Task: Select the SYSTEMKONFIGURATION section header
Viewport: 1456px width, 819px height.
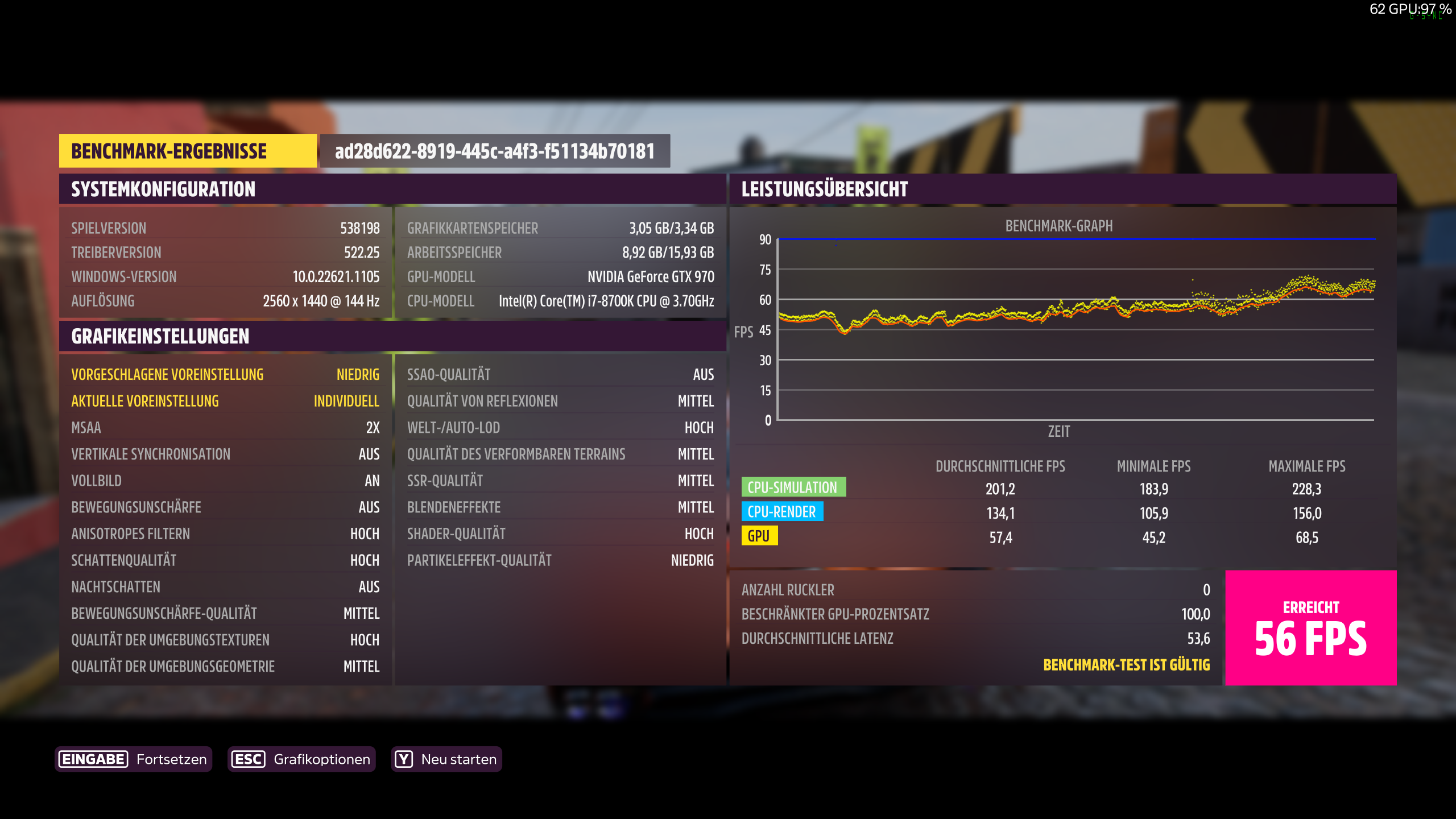Action: pos(163,189)
